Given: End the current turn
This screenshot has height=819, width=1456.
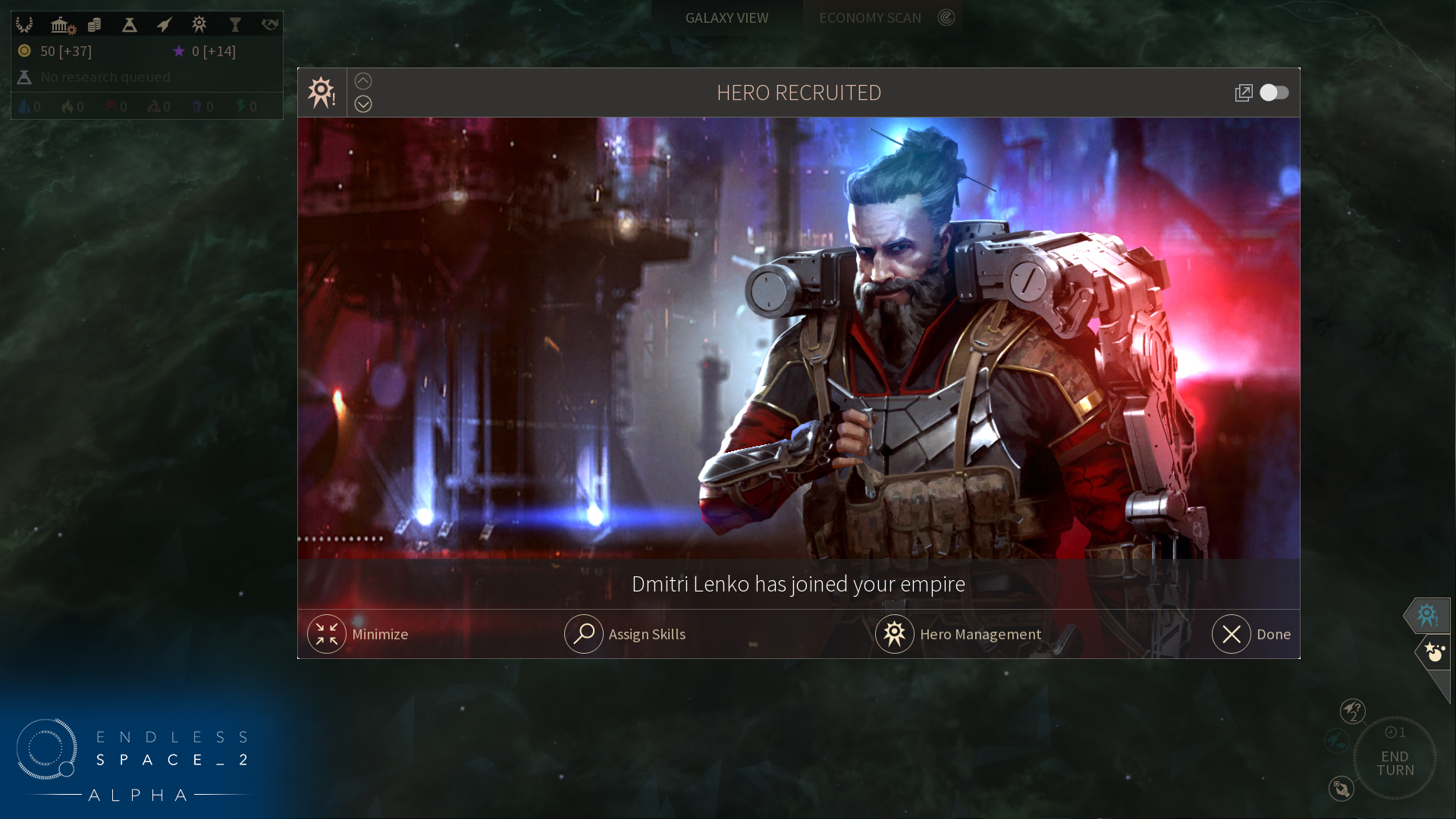Looking at the screenshot, I should point(1395,762).
